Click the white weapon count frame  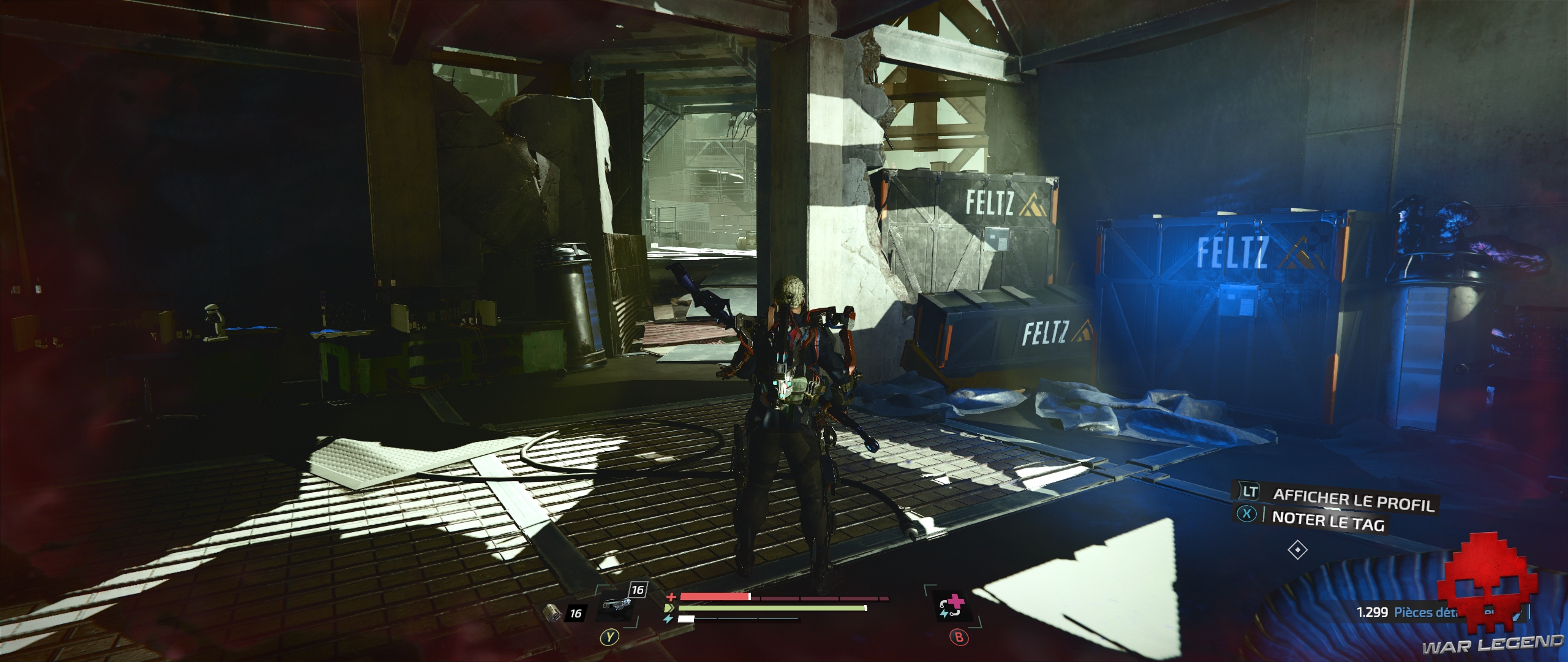638,589
